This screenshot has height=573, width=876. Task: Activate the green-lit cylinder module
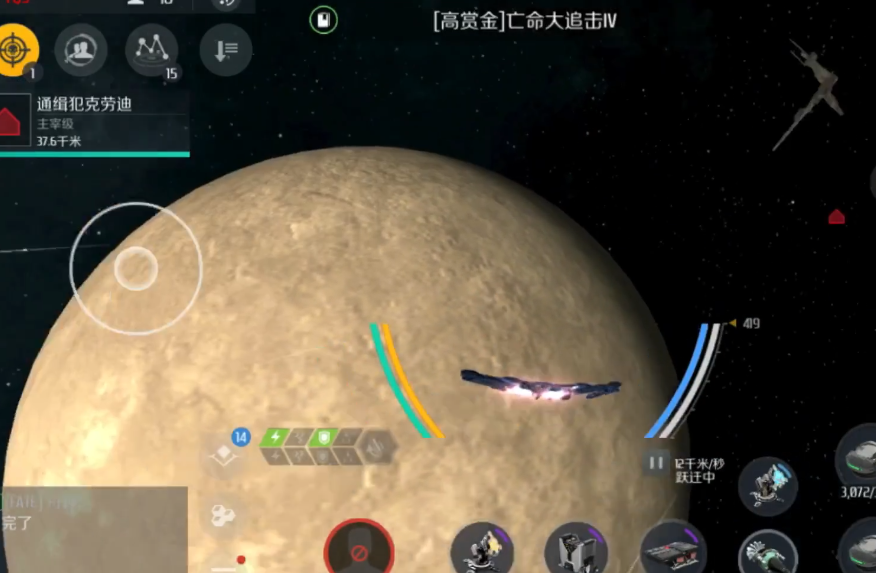click(767, 553)
